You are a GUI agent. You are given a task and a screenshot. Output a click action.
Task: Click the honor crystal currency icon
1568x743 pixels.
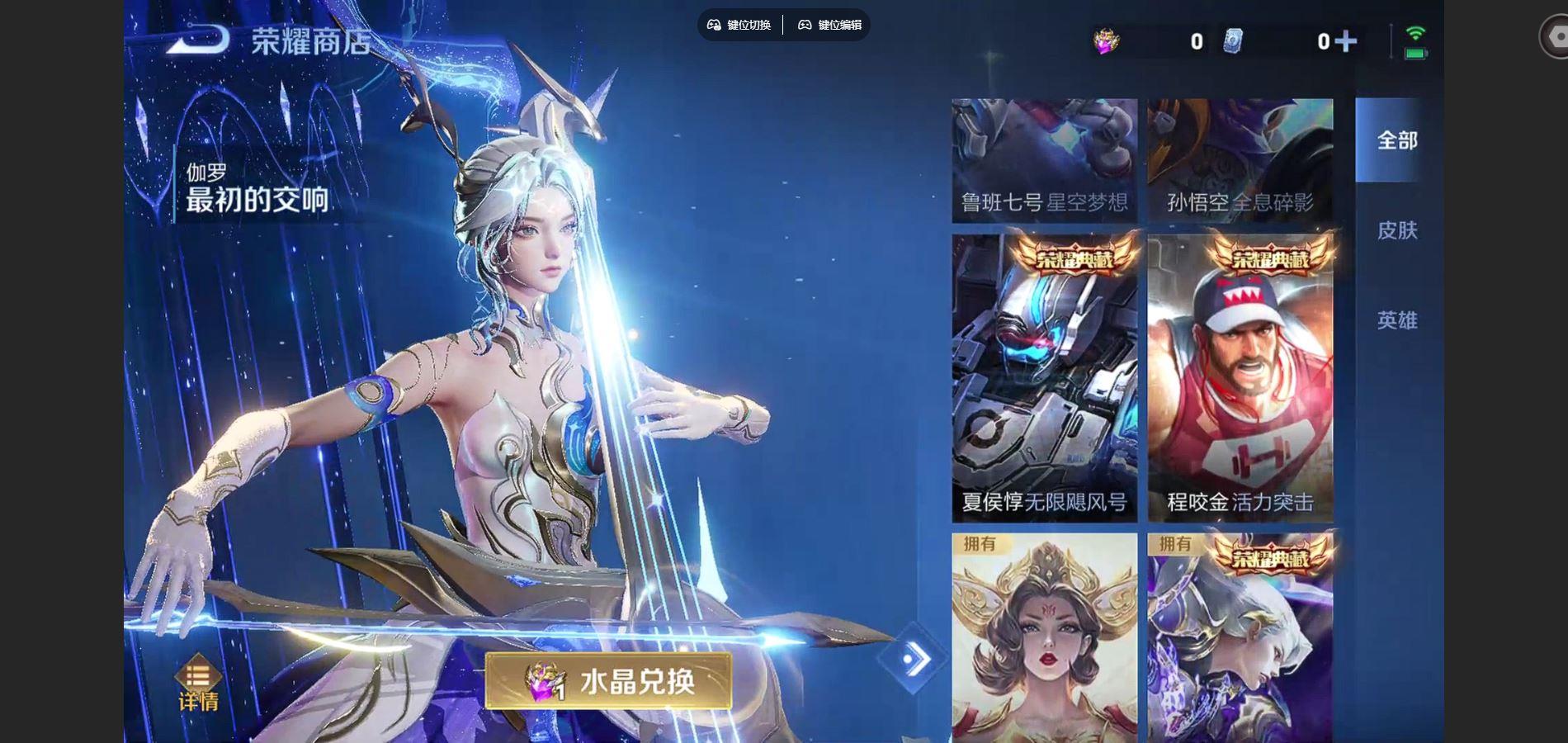[1106, 41]
